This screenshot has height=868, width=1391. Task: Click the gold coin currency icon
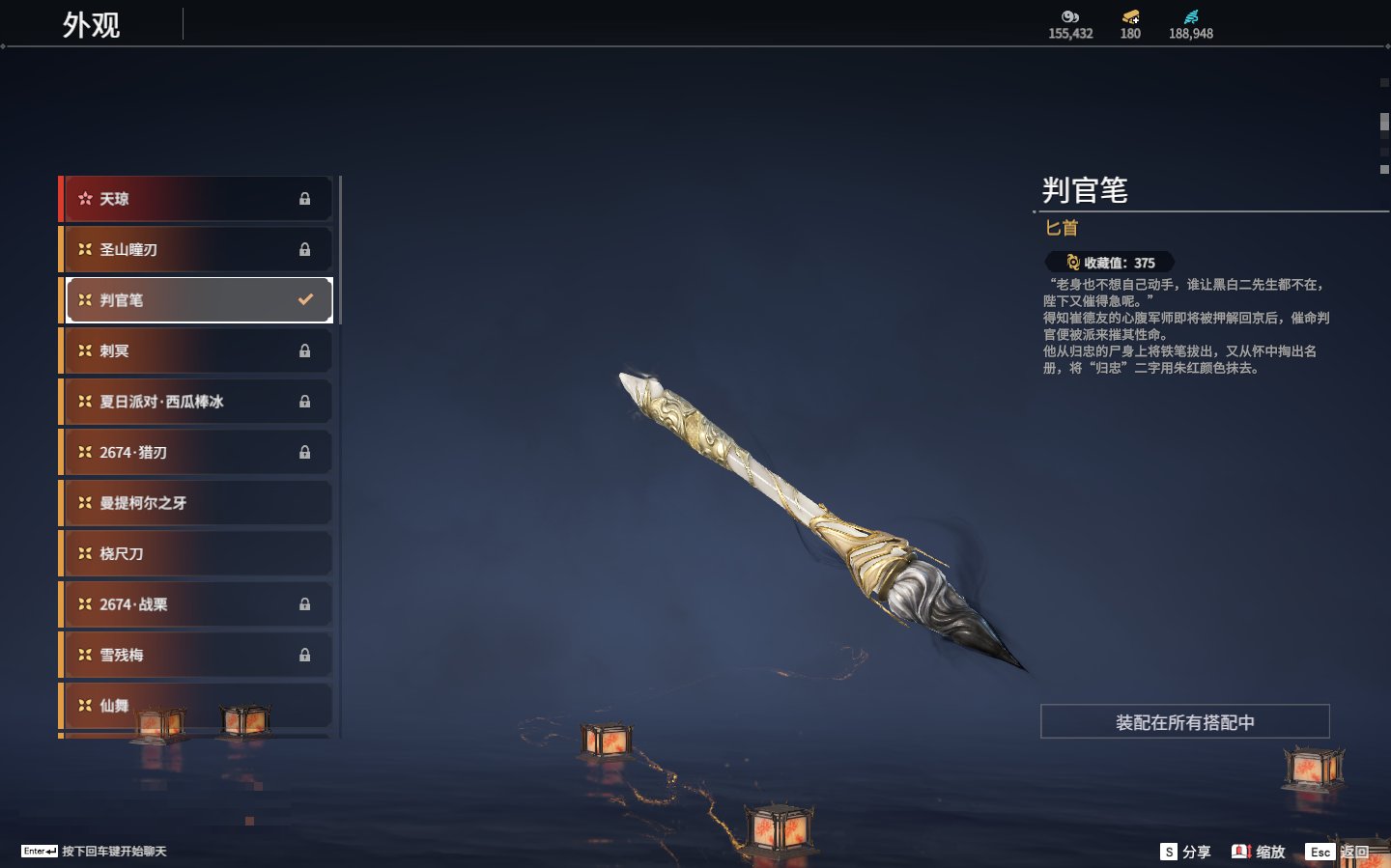click(x=1070, y=17)
